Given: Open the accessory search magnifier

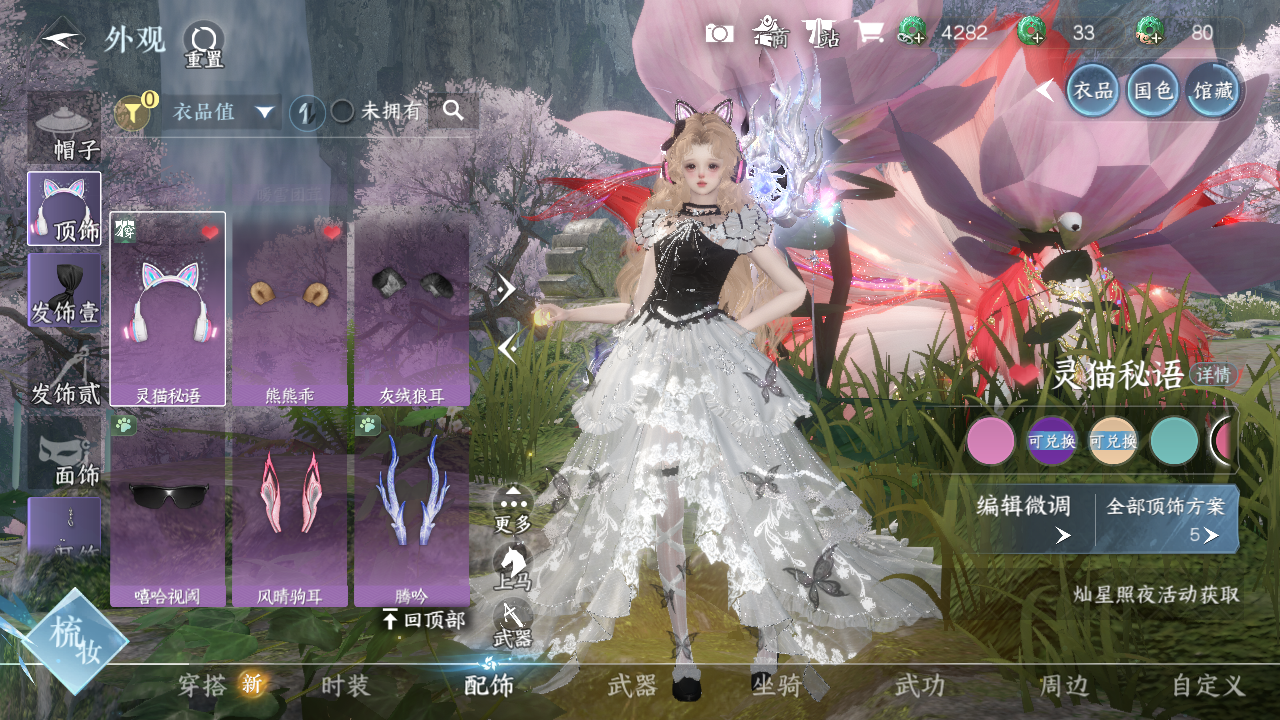Looking at the screenshot, I should click(453, 111).
